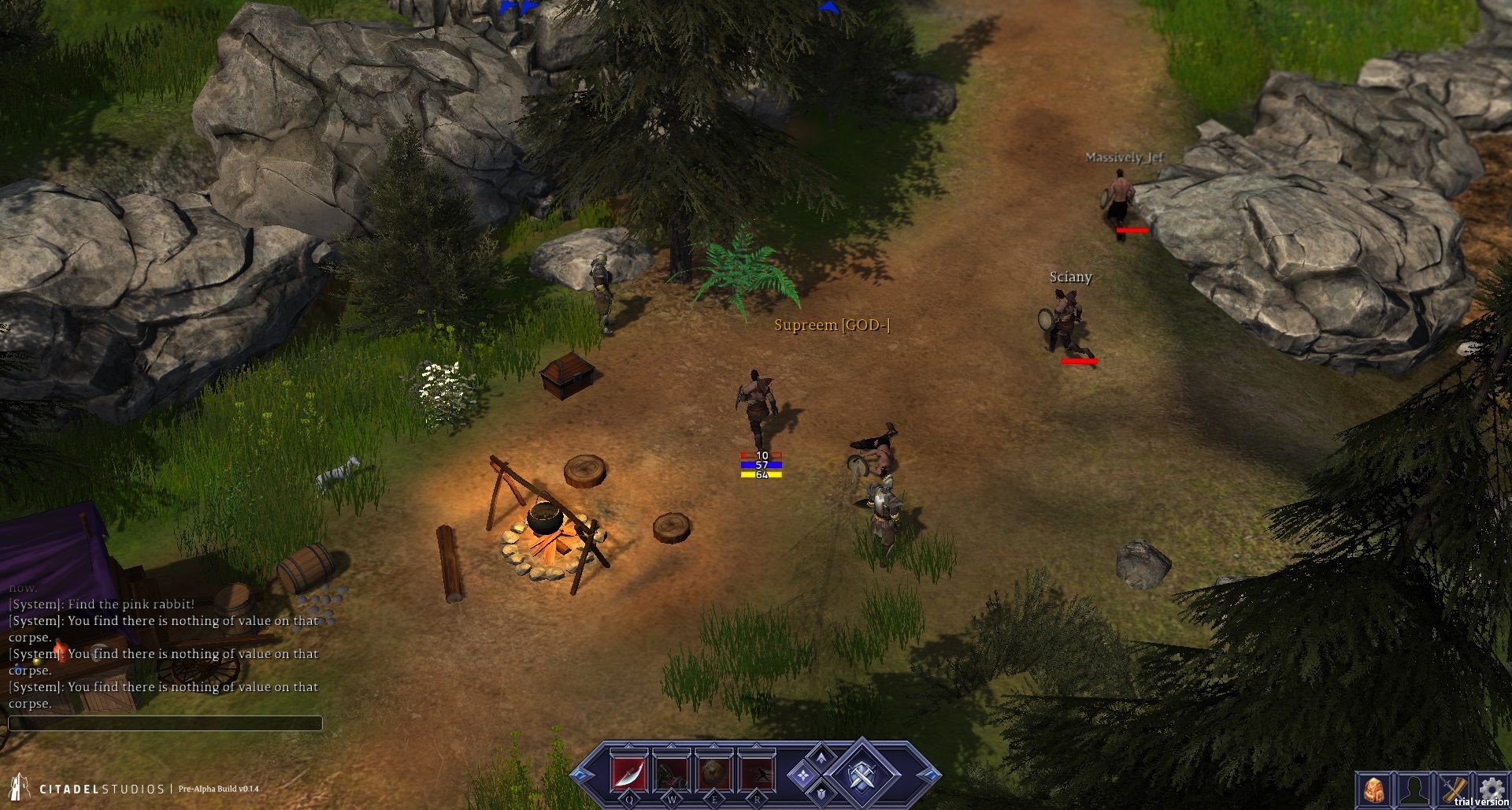Viewport: 1512px width, 810px height.
Task: Click the trial version label
Action: [1479, 802]
